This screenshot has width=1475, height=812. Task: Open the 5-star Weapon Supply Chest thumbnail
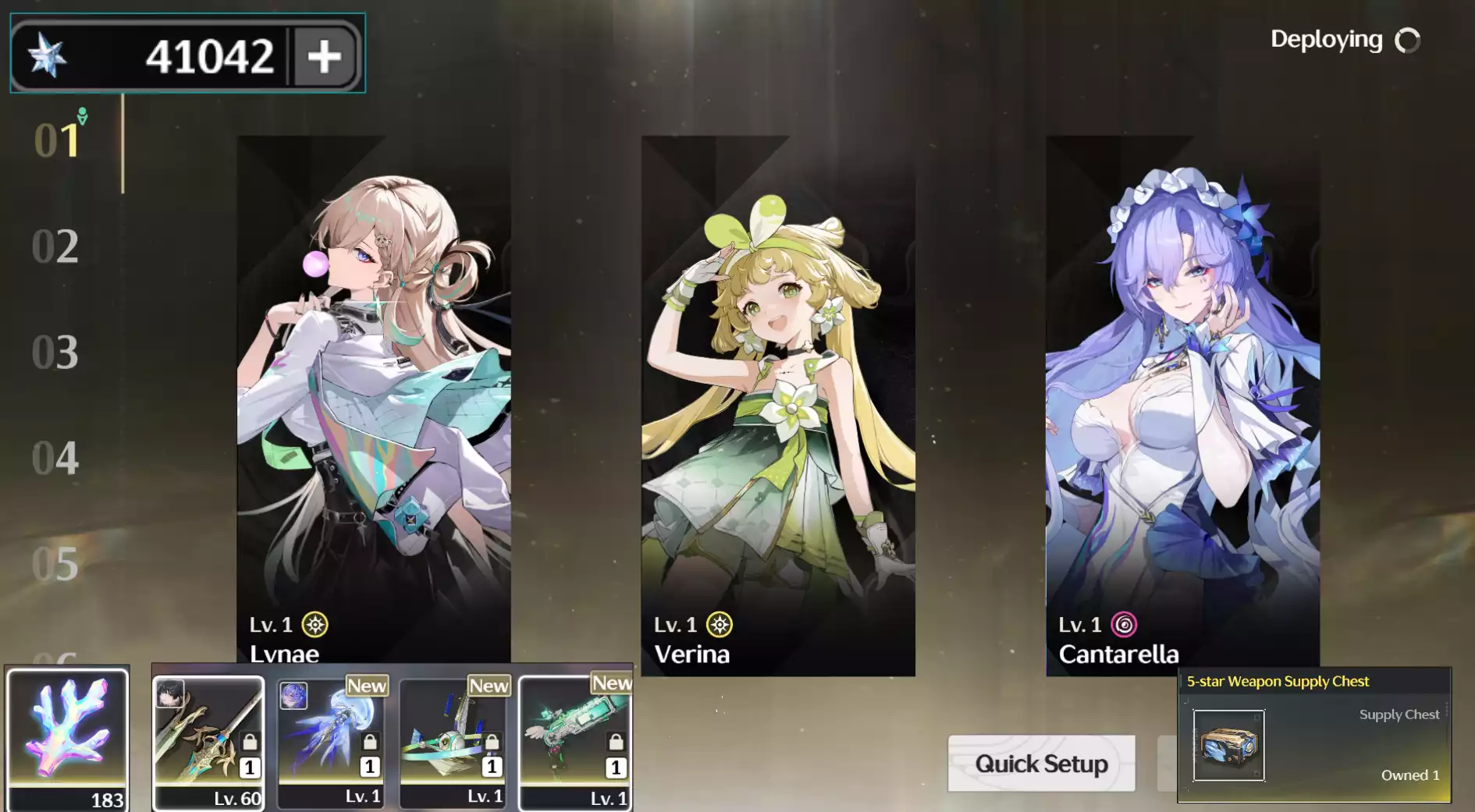1231,746
